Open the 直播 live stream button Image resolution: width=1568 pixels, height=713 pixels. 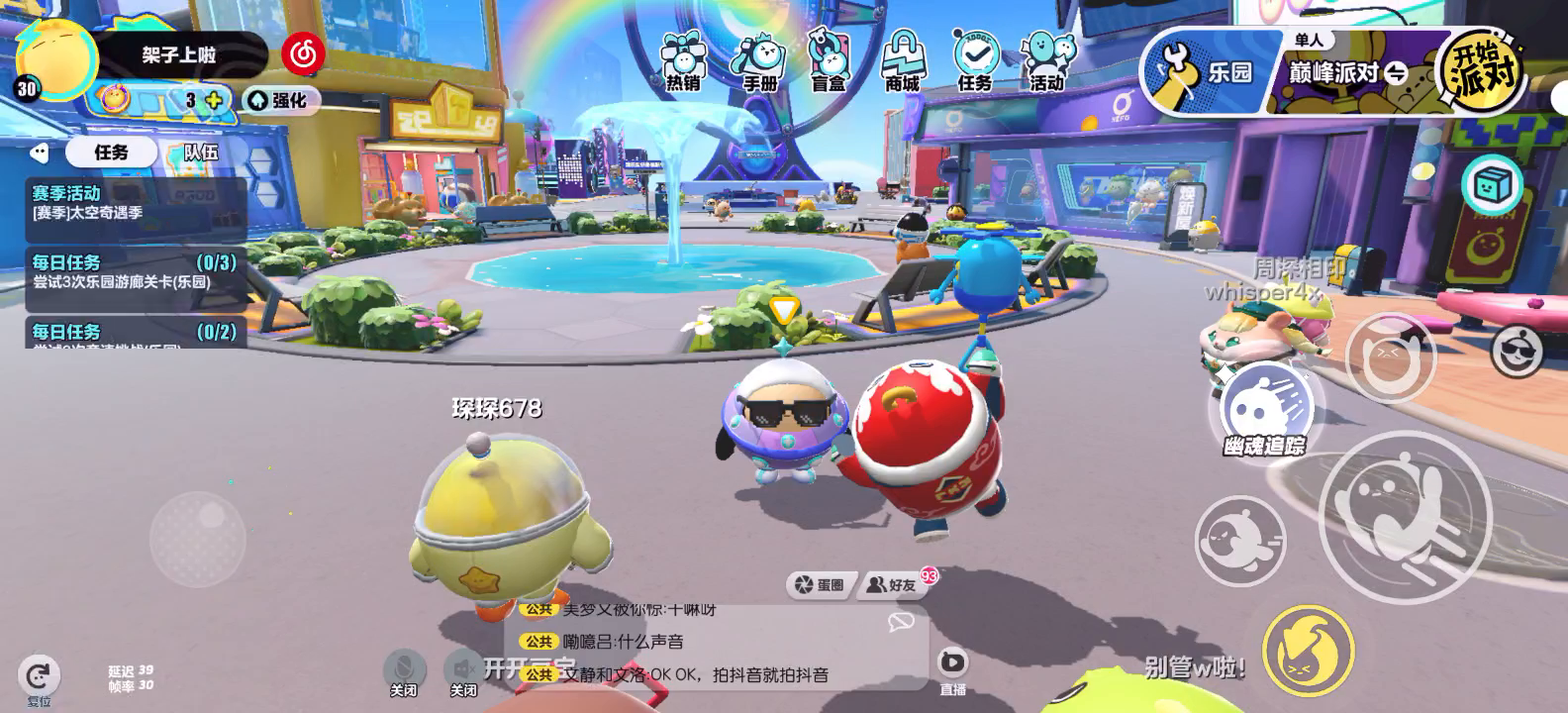click(x=952, y=668)
